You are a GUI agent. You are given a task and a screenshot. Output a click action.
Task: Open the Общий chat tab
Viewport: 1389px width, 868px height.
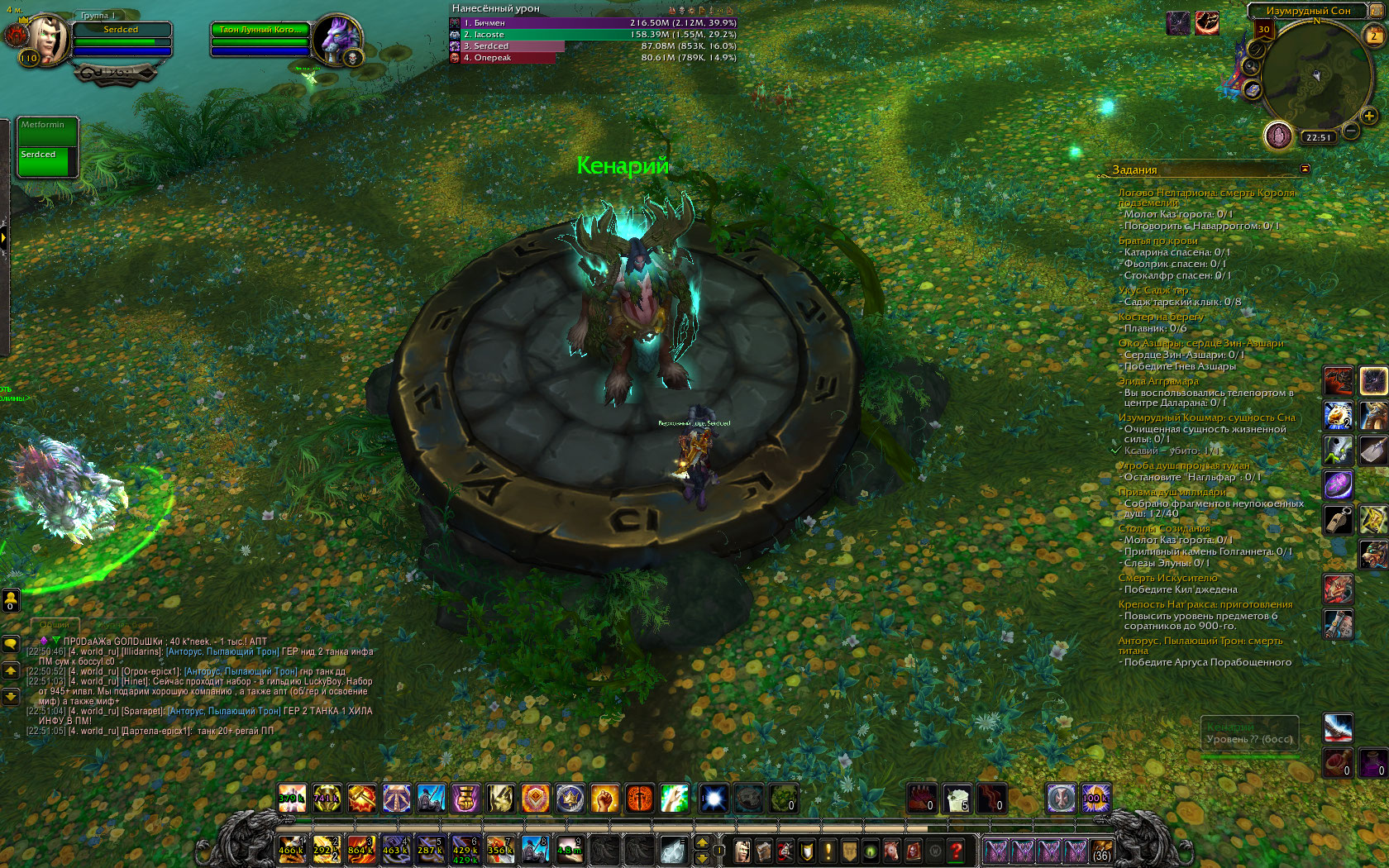[55, 624]
